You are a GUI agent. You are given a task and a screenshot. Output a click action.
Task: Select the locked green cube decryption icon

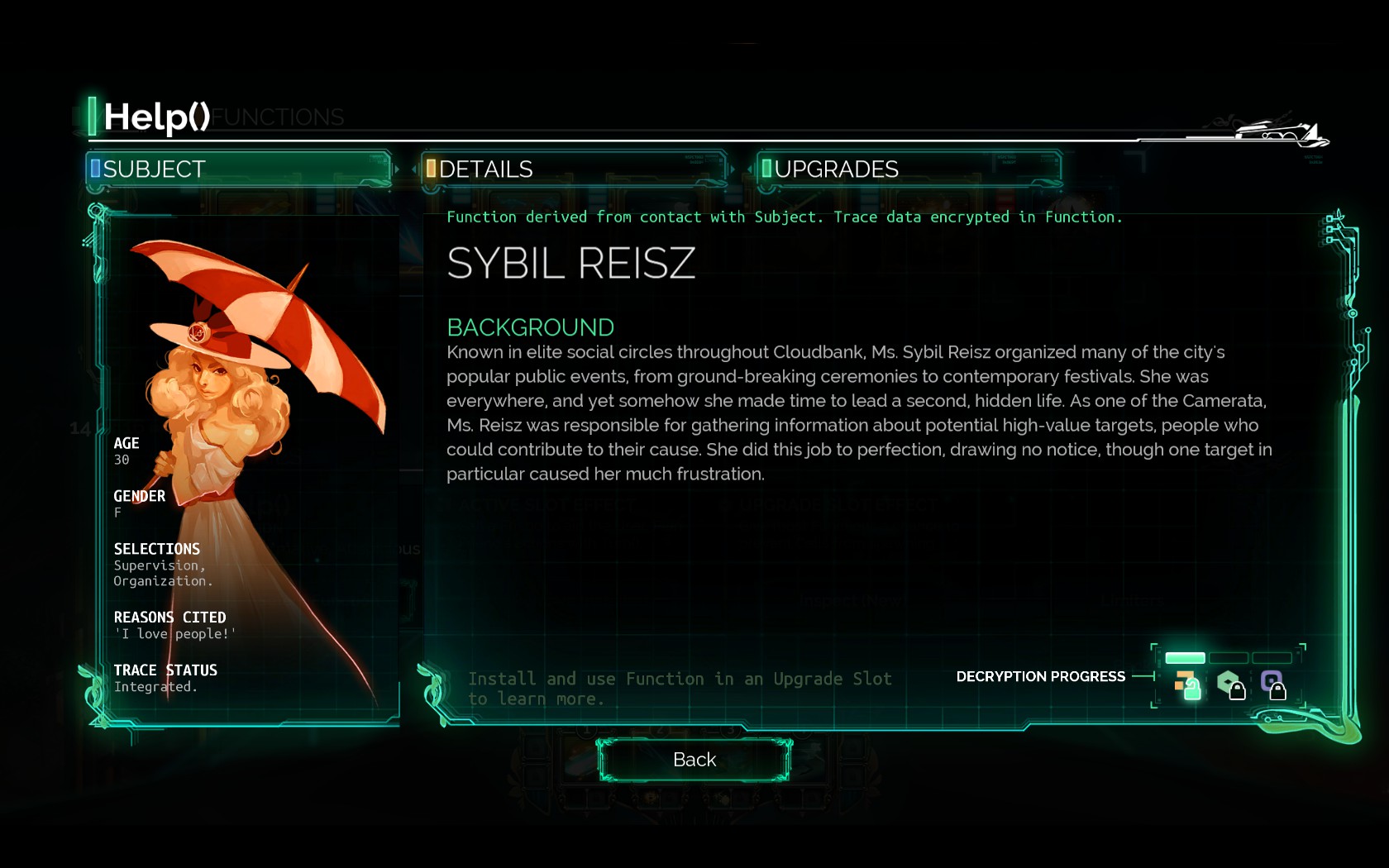coord(1230,684)
